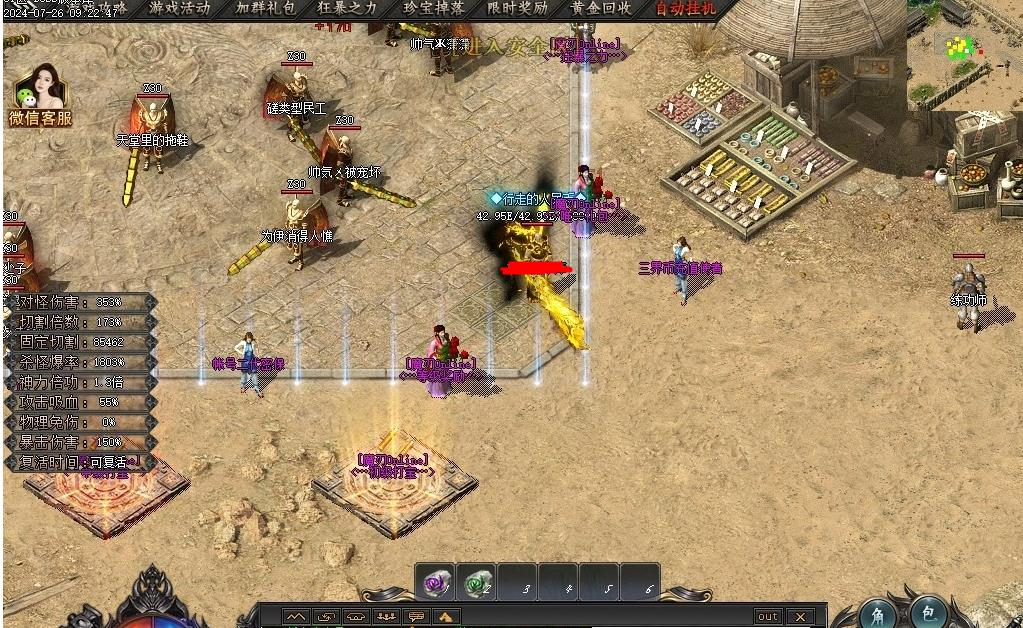Select the 狂暴之力 top menu entry
The height and width of the screenshot is (628, 1023).
coord(348,8)
